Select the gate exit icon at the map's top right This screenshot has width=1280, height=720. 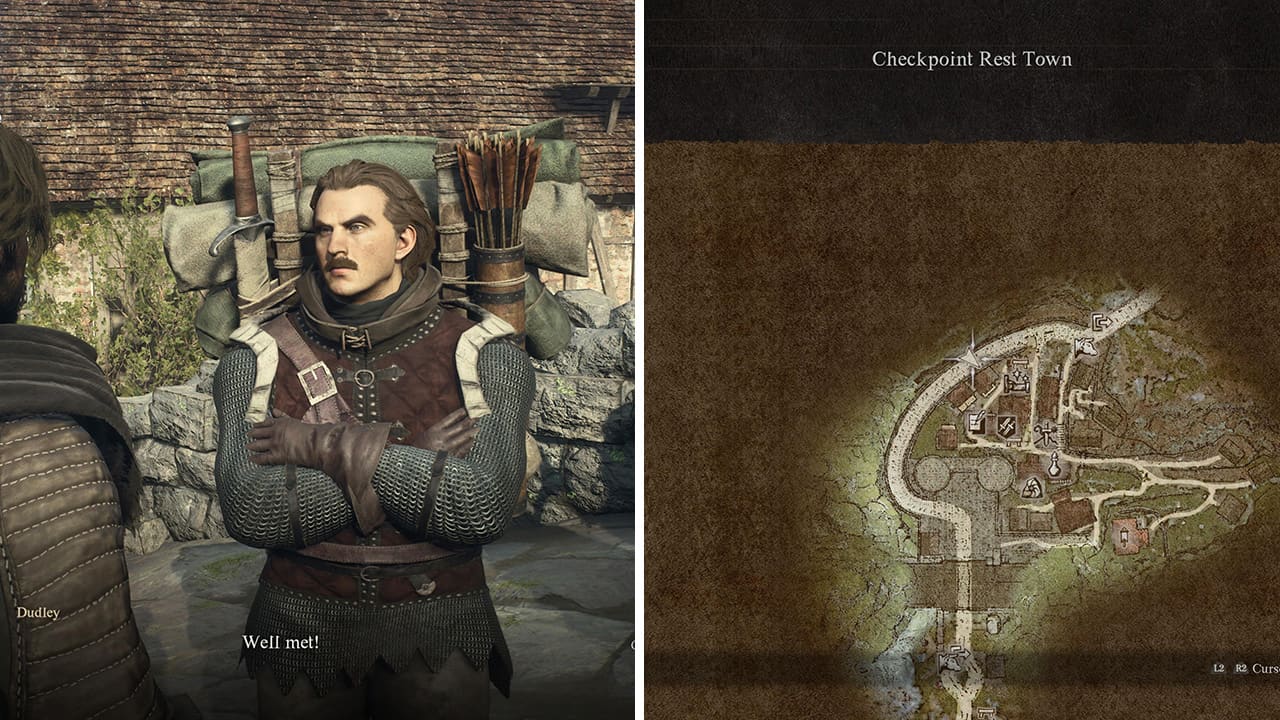[x=1102, y=321]
